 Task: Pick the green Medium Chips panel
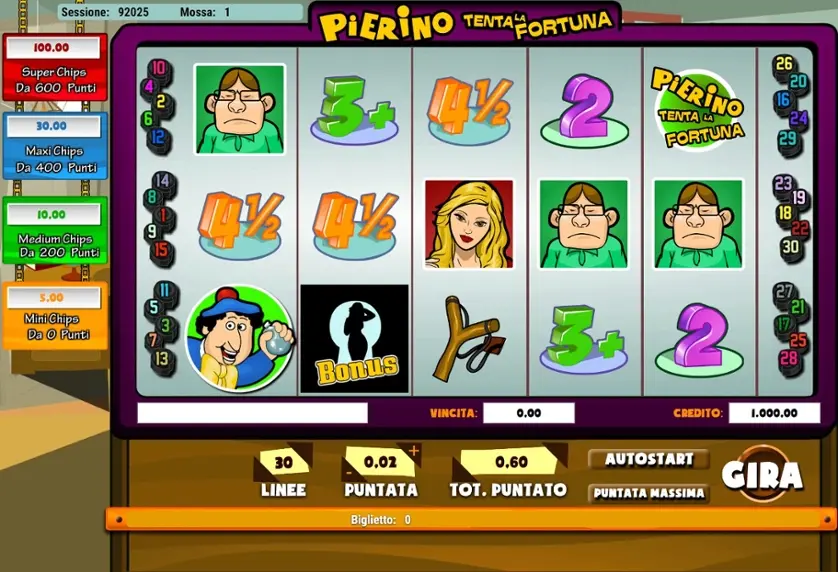tap(55, 232)
